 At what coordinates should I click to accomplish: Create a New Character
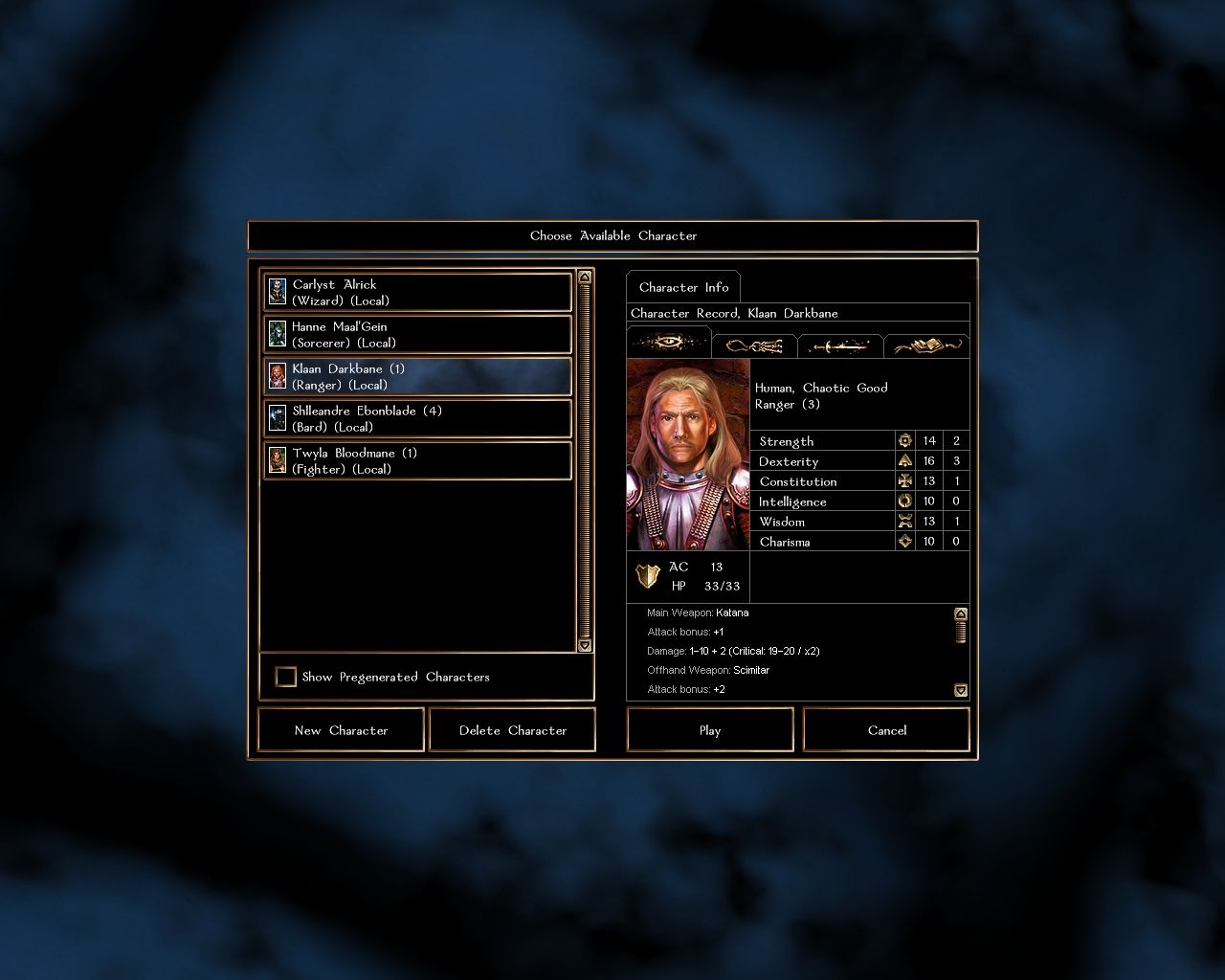tap(341, 730)
